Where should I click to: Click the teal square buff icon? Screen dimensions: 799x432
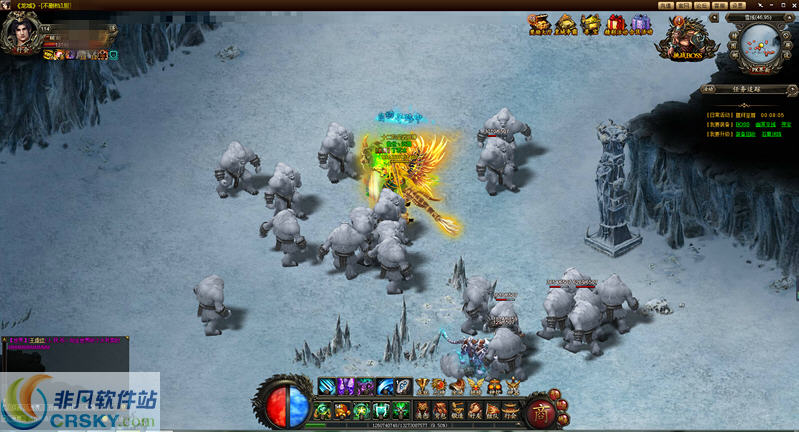tap(113, 54)
